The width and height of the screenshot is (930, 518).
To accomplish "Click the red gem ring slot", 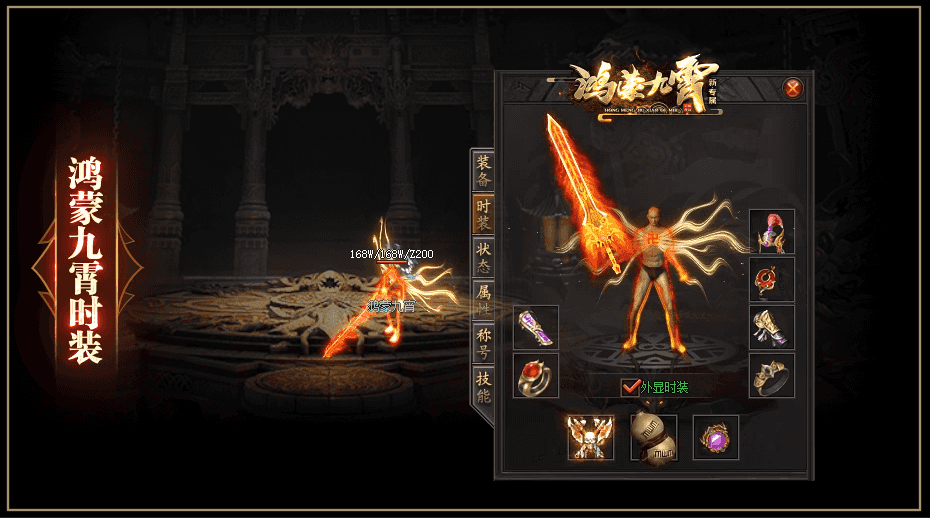I will 536,376.
